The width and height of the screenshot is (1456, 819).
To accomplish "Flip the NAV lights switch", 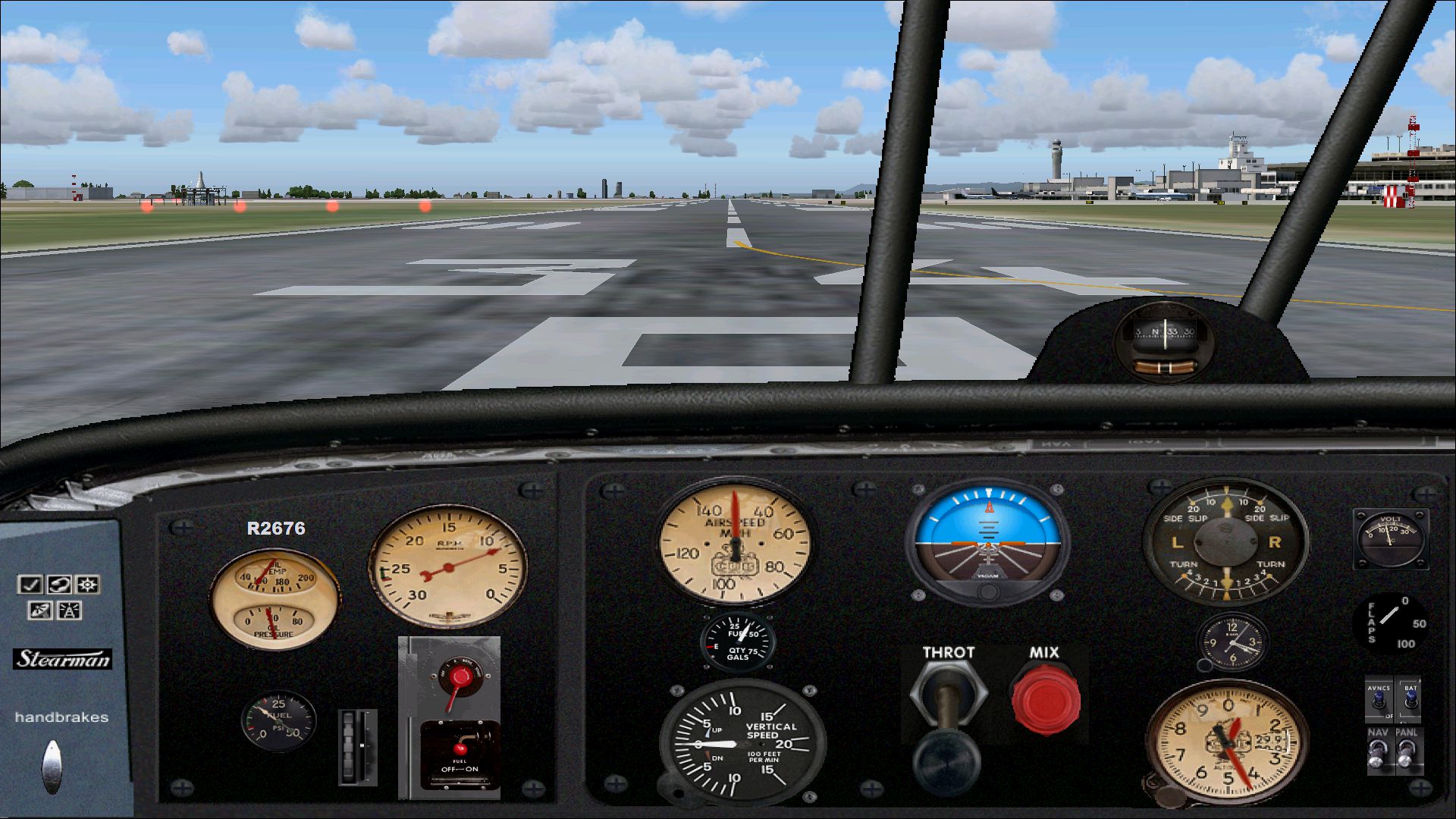I will (x=1378, y=753).
